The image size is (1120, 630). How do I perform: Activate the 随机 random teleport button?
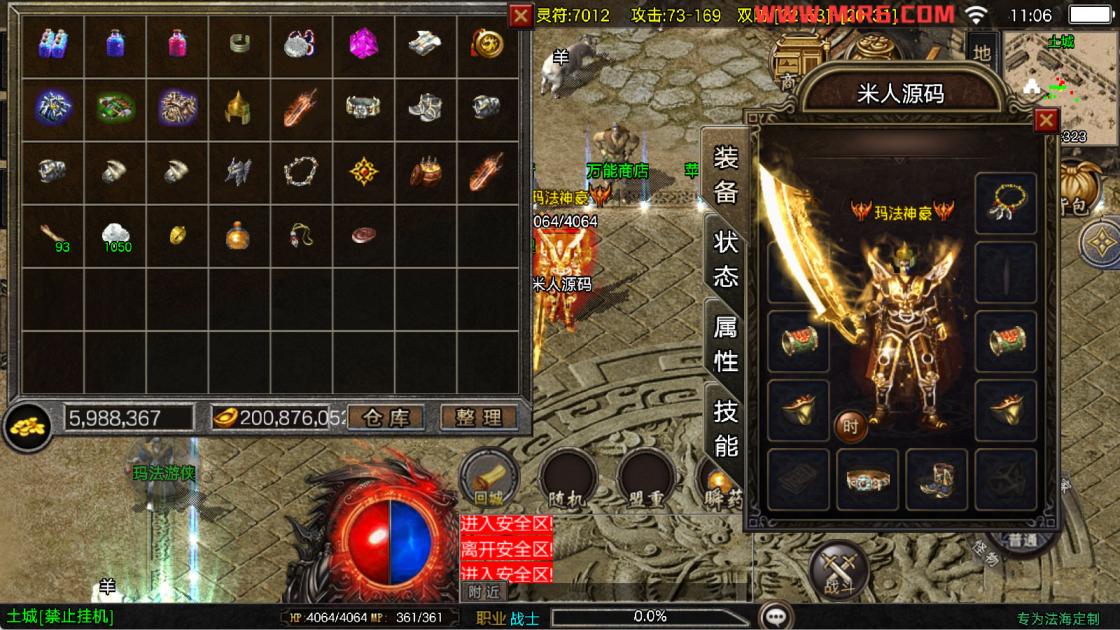(567, 480)
